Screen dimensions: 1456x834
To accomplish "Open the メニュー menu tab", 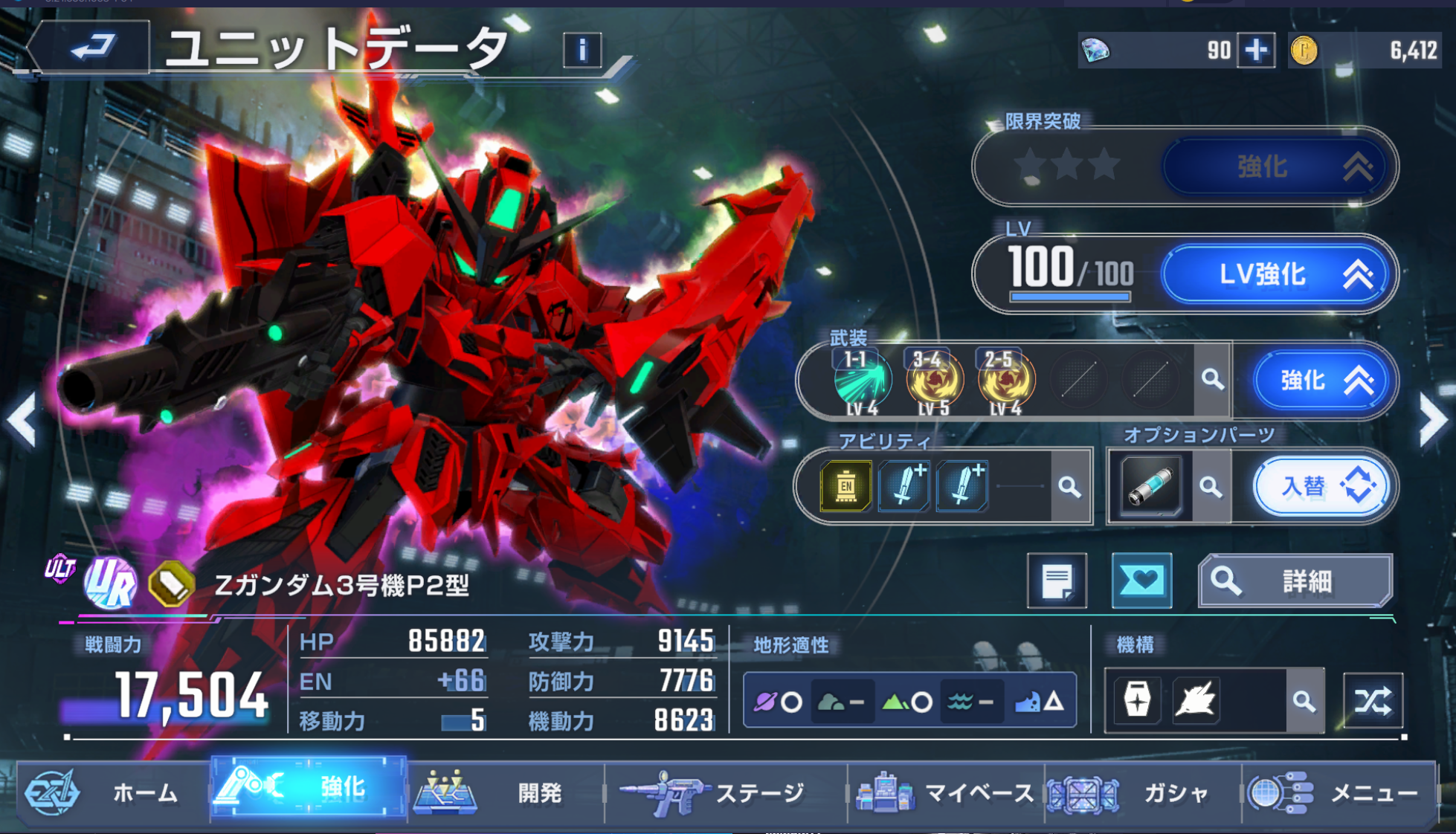I will tap(1339, 793).
